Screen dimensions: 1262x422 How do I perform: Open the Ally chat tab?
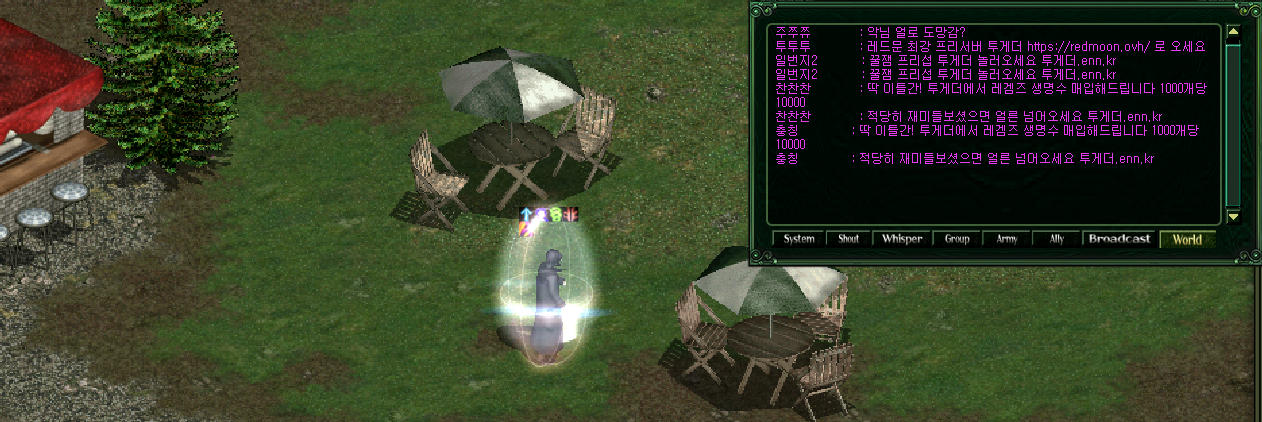[1056, 240]
